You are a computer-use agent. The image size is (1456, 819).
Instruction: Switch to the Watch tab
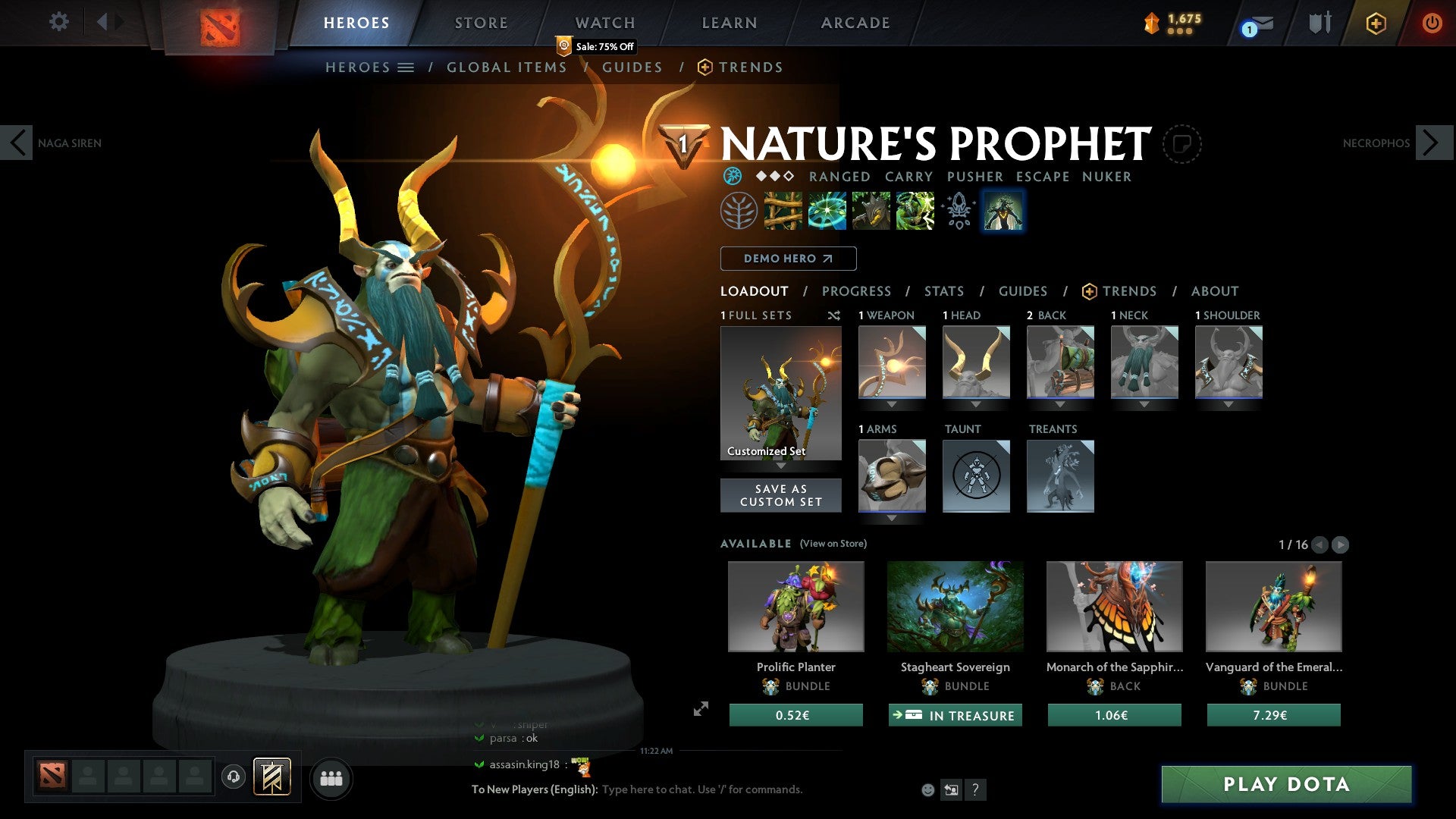coord(604,23)
